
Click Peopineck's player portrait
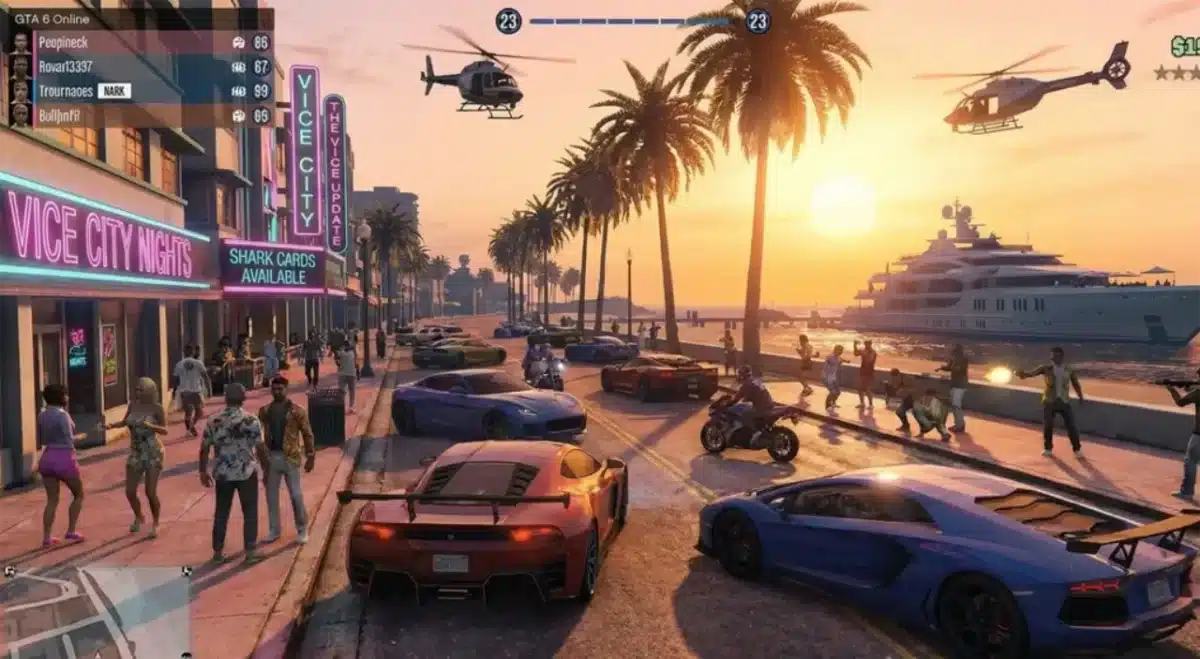(20, 43)
